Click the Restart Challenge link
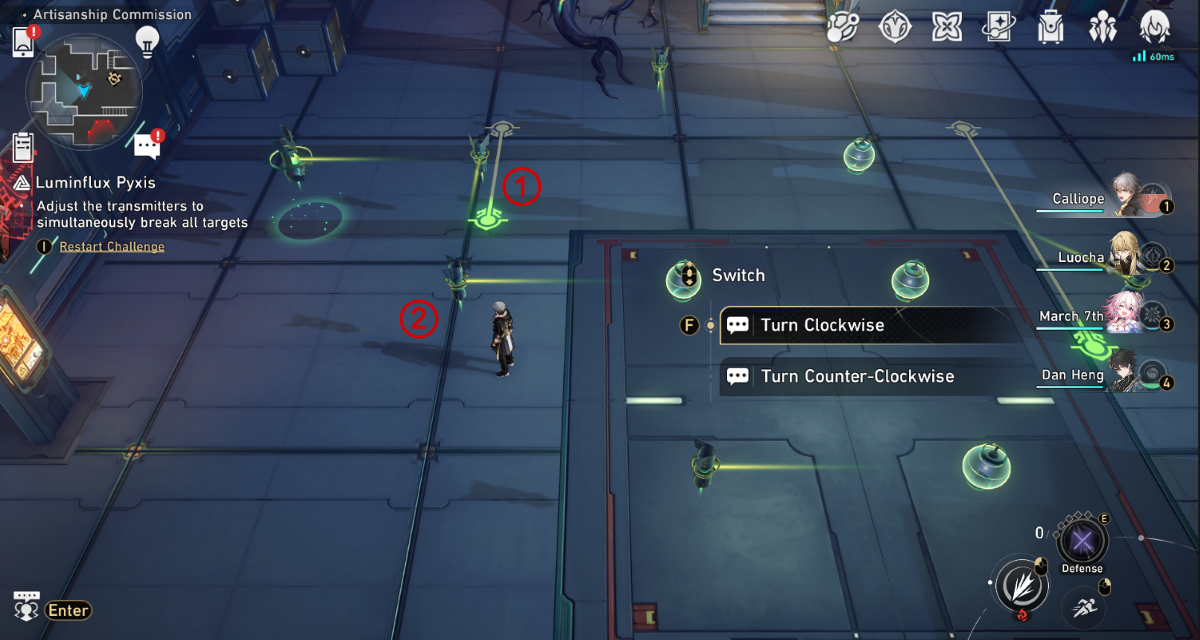1200x640 pixels. pos(112,247)
